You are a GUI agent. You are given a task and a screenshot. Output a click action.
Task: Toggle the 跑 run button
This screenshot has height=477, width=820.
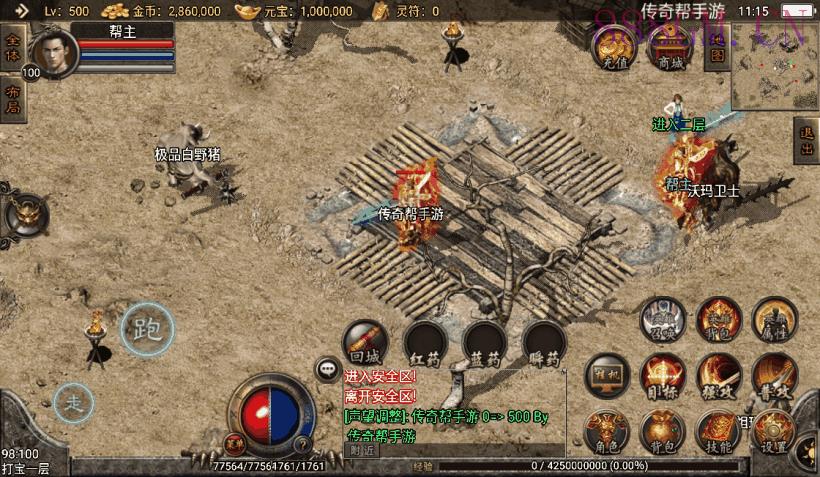point(147,330)
